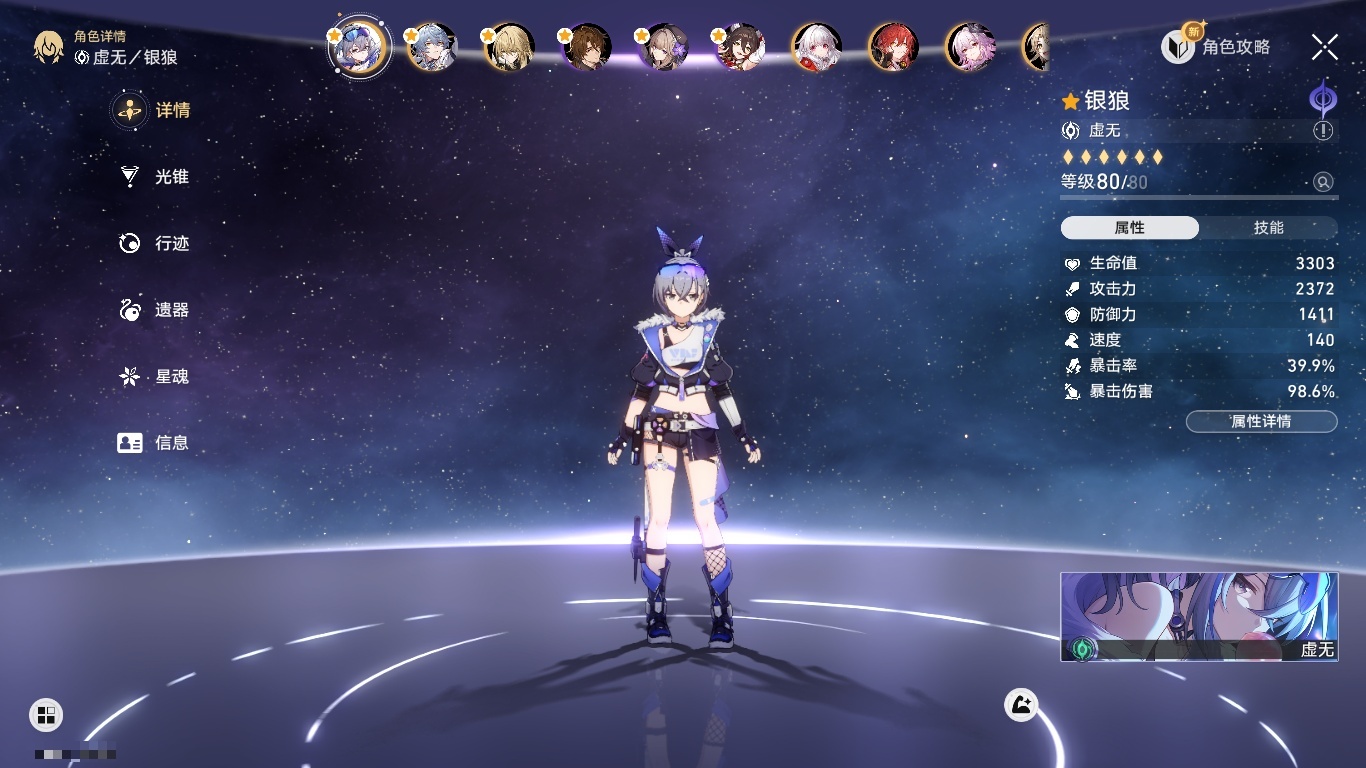The height and width of the screenshot is (768, 1366).
Task: Select the white-haired character portrait
Action: coord(817,47)
